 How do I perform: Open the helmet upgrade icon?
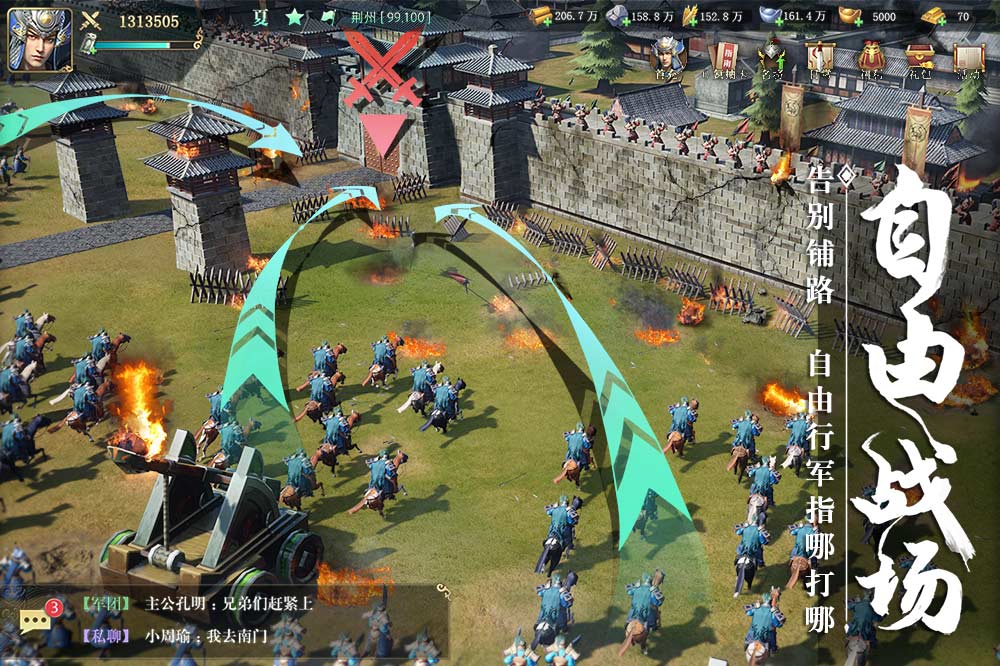click(771, 57)
